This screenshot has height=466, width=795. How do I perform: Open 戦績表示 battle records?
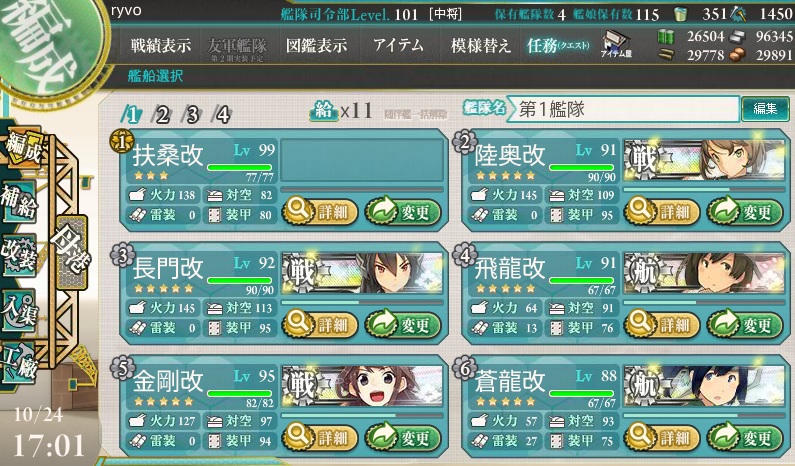point(160,46)
